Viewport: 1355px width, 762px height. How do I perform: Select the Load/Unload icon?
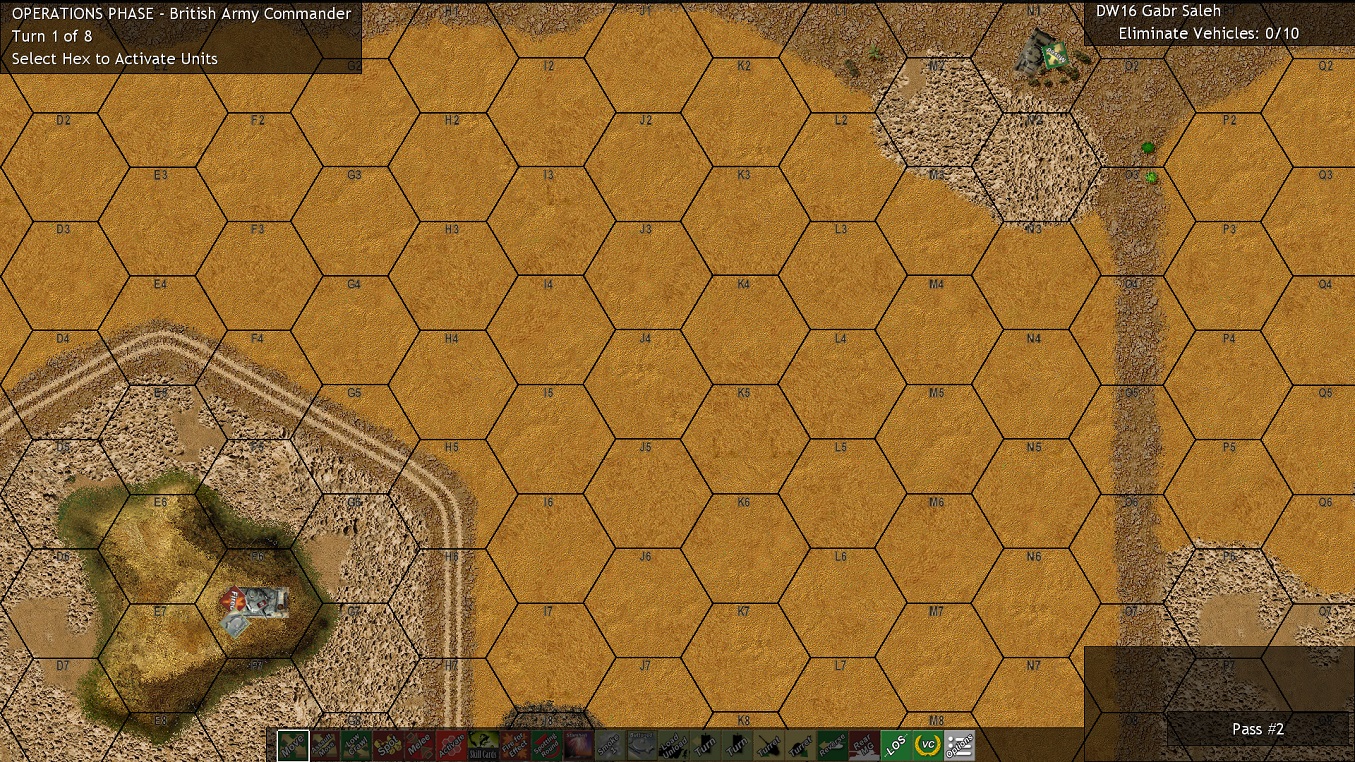(x=673, y=745)
